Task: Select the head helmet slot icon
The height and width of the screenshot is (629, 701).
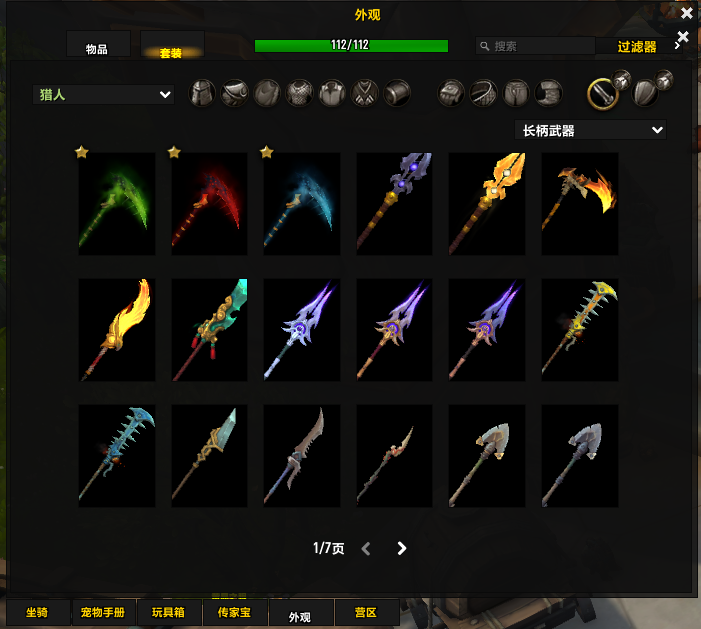Action: coord(203,94)
